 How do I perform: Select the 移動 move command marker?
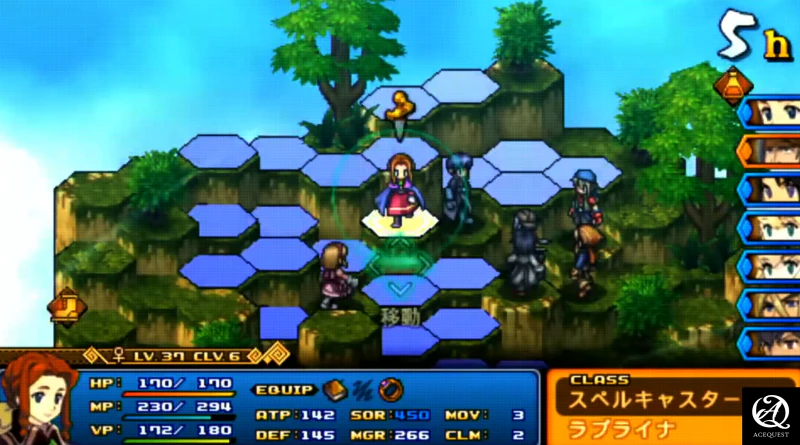399,315
